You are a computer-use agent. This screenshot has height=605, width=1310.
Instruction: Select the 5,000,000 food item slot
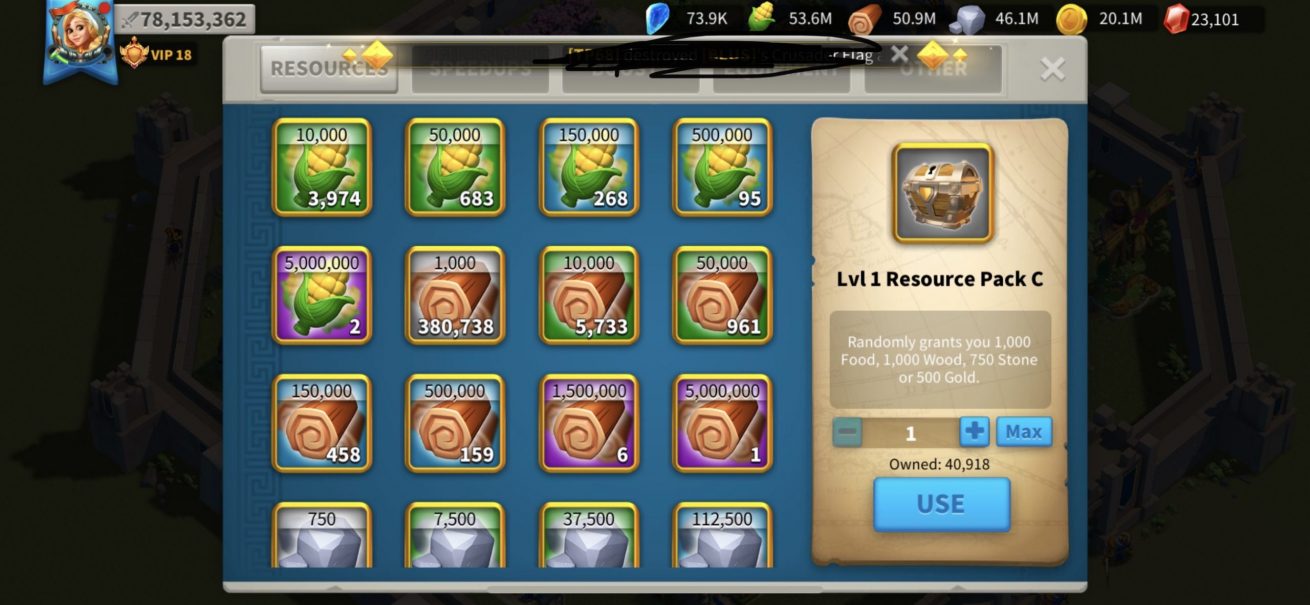click(x=322, y=295)
